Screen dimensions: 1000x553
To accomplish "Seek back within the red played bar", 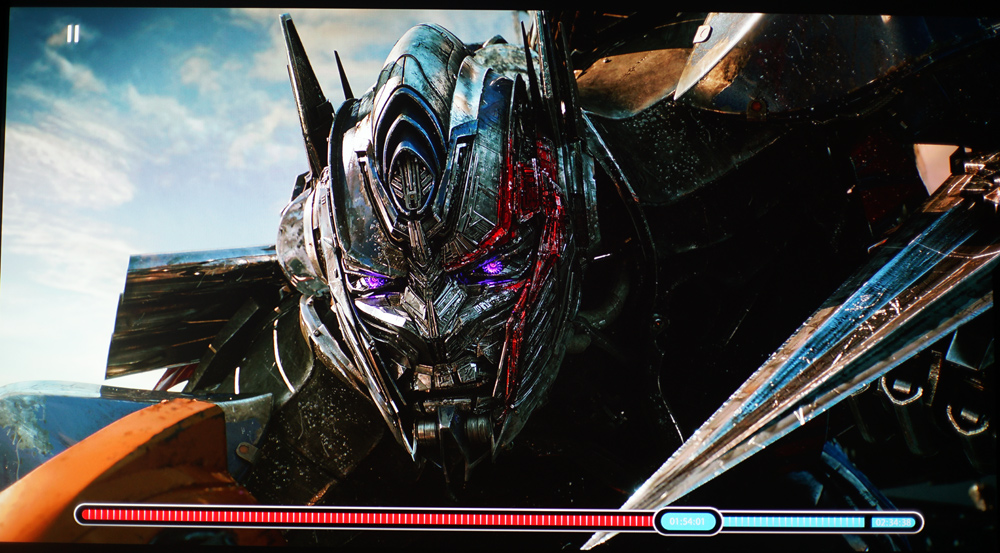I will (x=365, y=518).
